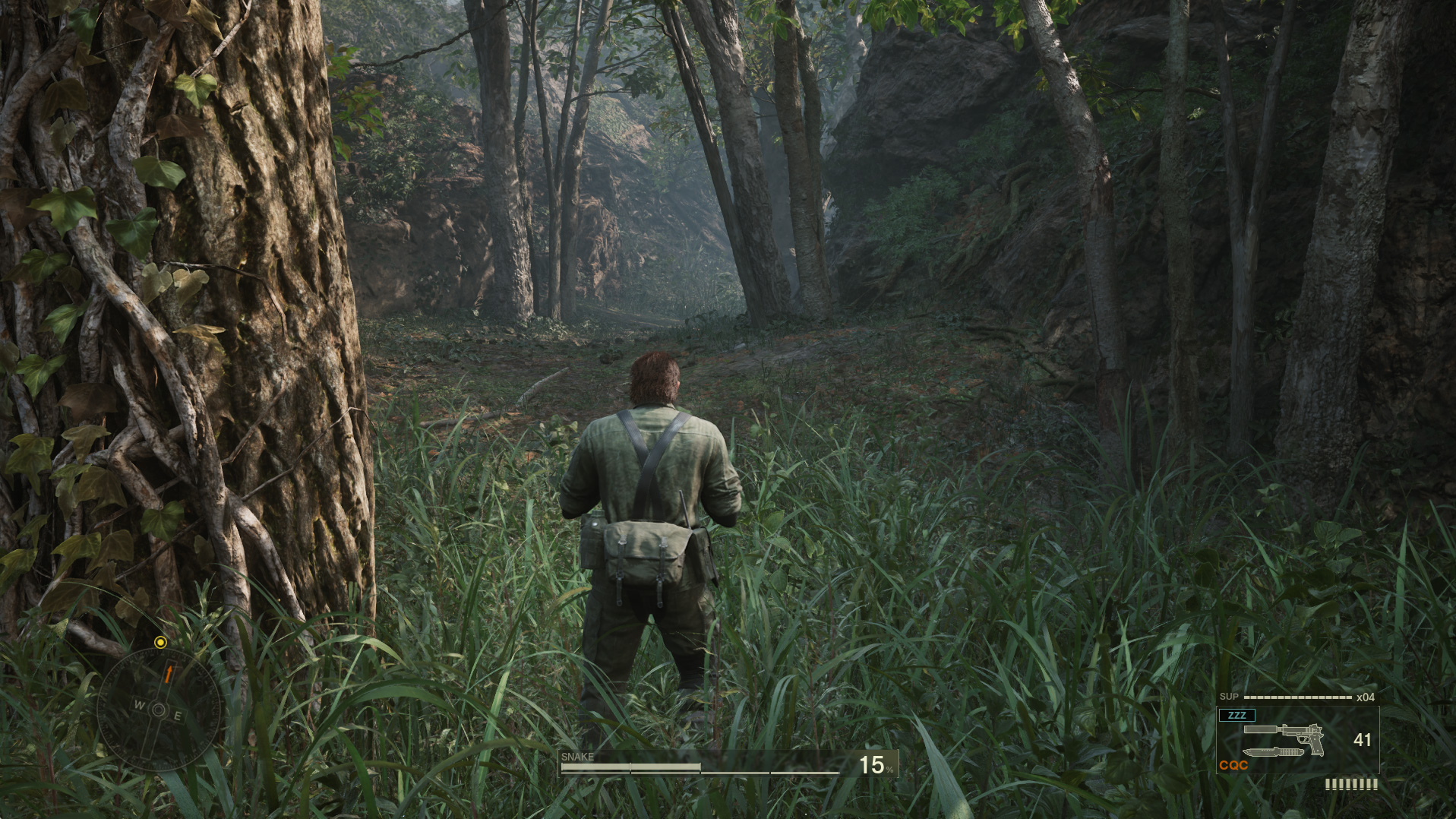
Task: Click the compass center dial
Action: pos(159,710)
